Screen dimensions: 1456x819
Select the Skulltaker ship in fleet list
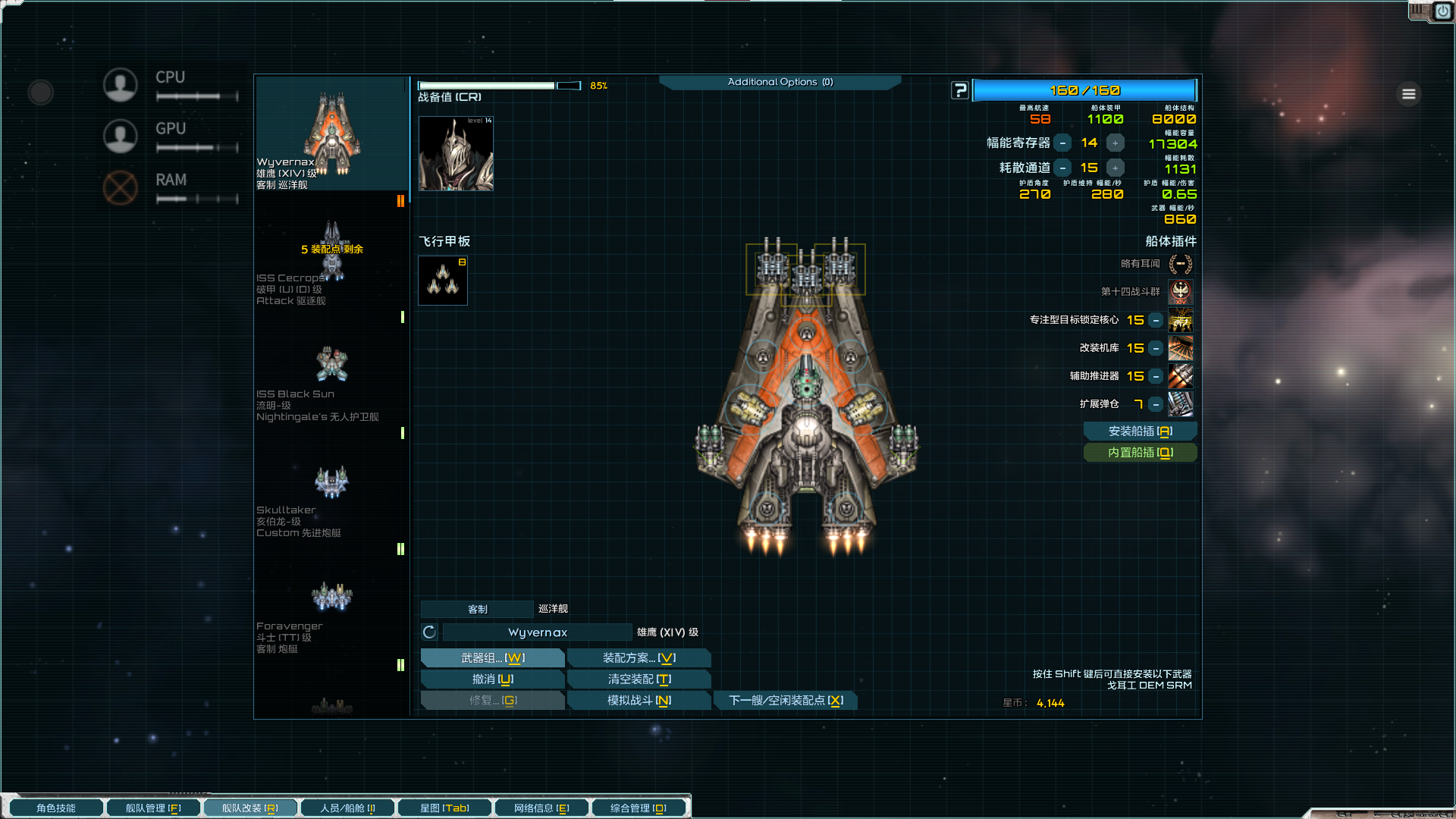pyautogui.click(x=332, y=482)
